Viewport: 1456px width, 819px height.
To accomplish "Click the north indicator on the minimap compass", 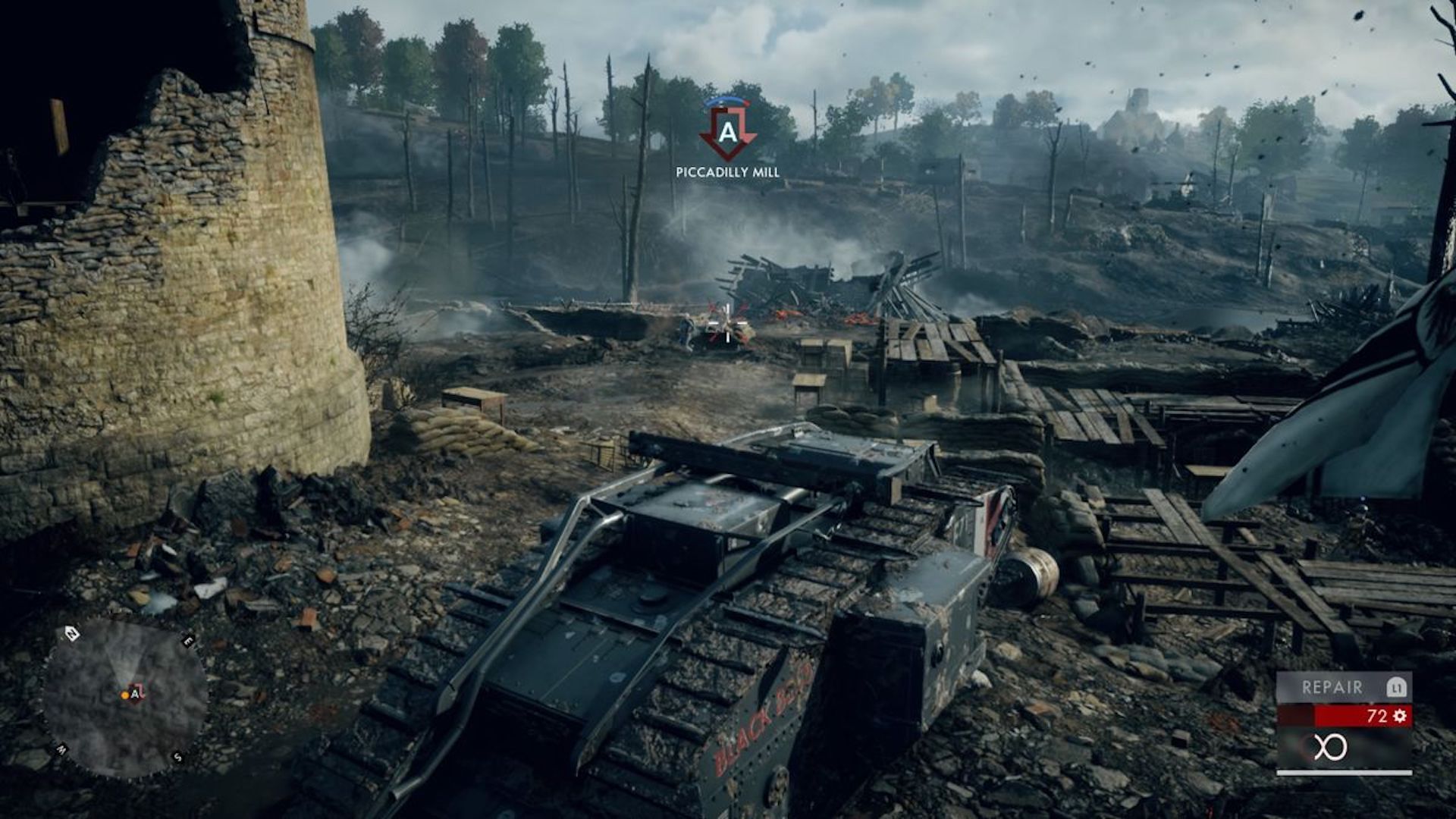I will pos(74,633).
